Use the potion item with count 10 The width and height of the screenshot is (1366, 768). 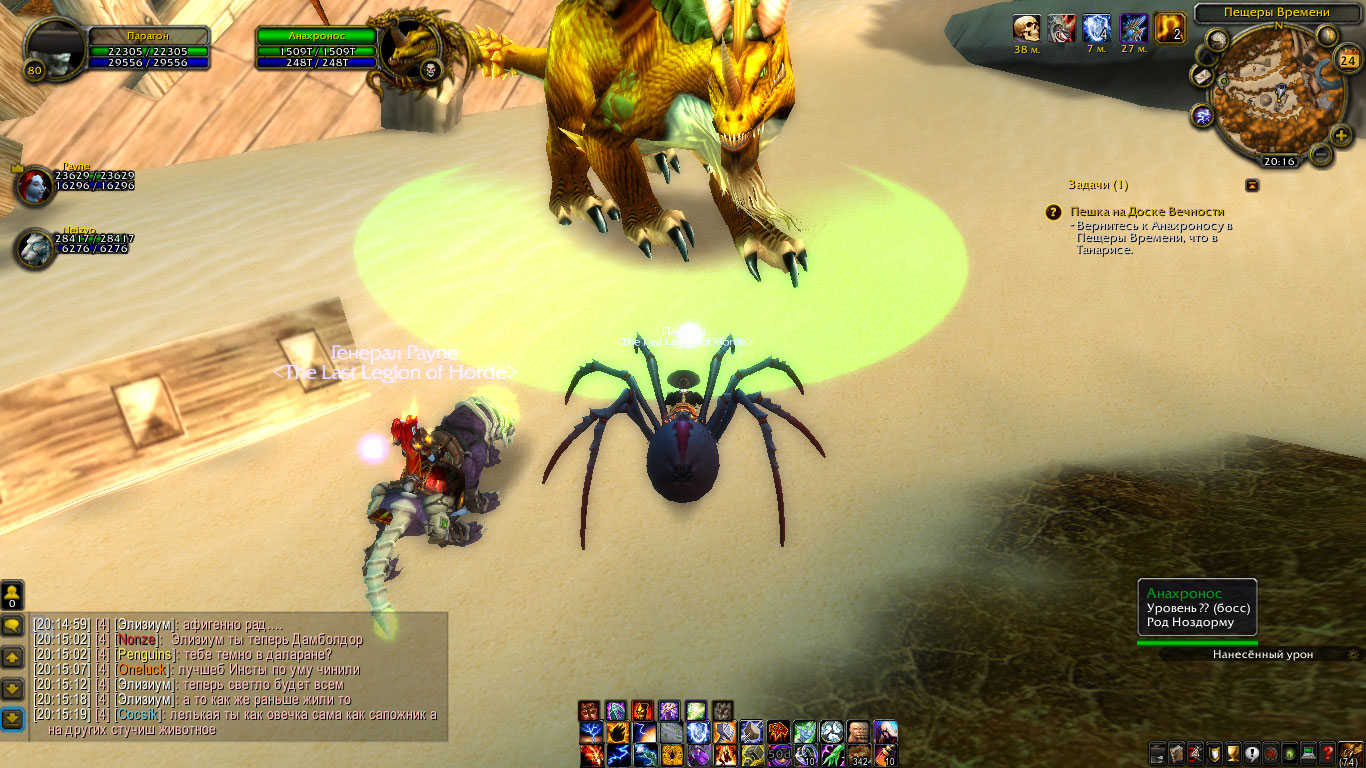[886, 754]
